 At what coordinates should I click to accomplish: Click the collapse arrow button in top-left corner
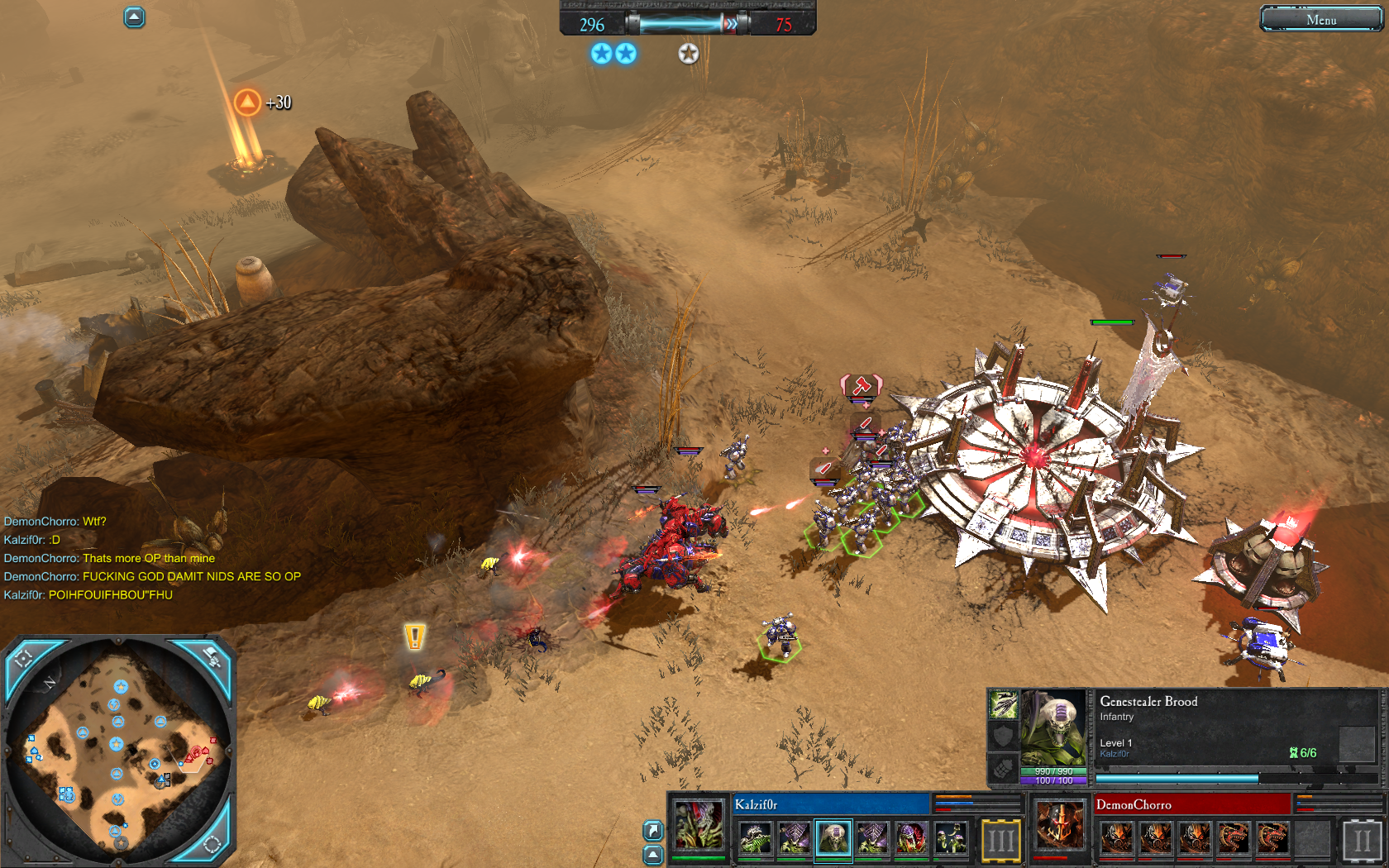[x=134, y=17]
